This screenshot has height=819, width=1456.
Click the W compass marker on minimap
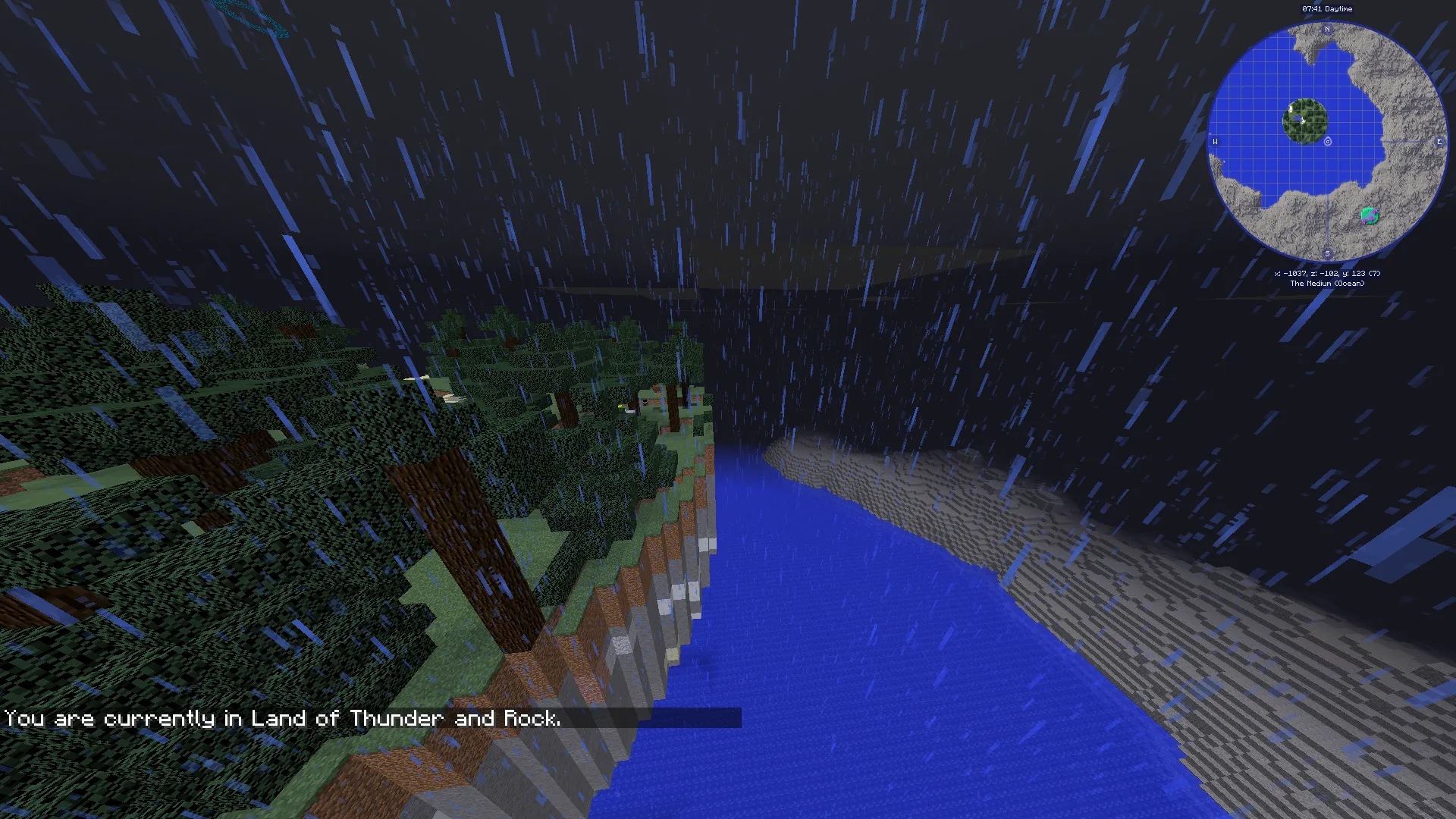coord(1215,141)
